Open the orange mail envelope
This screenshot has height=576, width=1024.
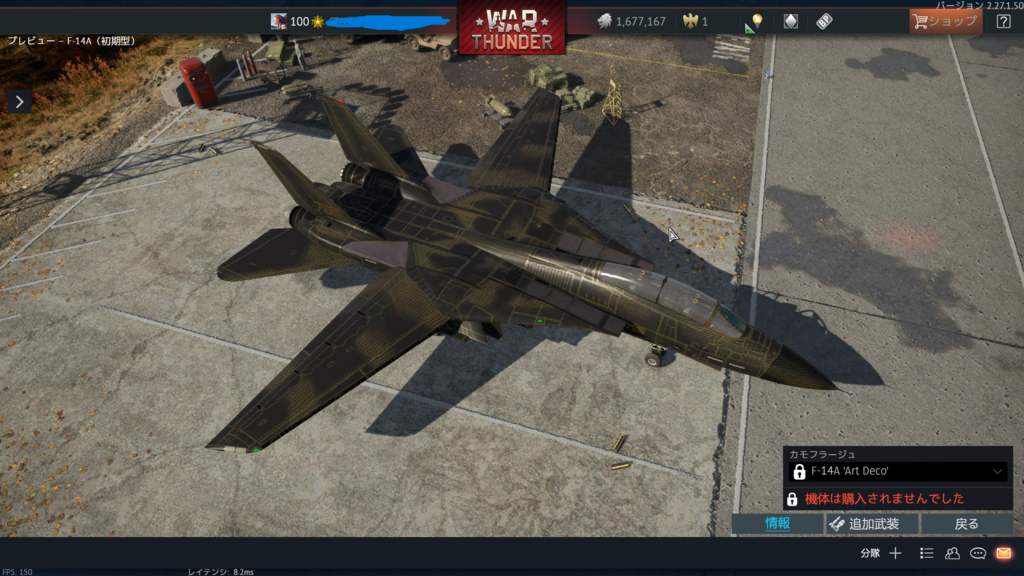tap(1003, 553)
